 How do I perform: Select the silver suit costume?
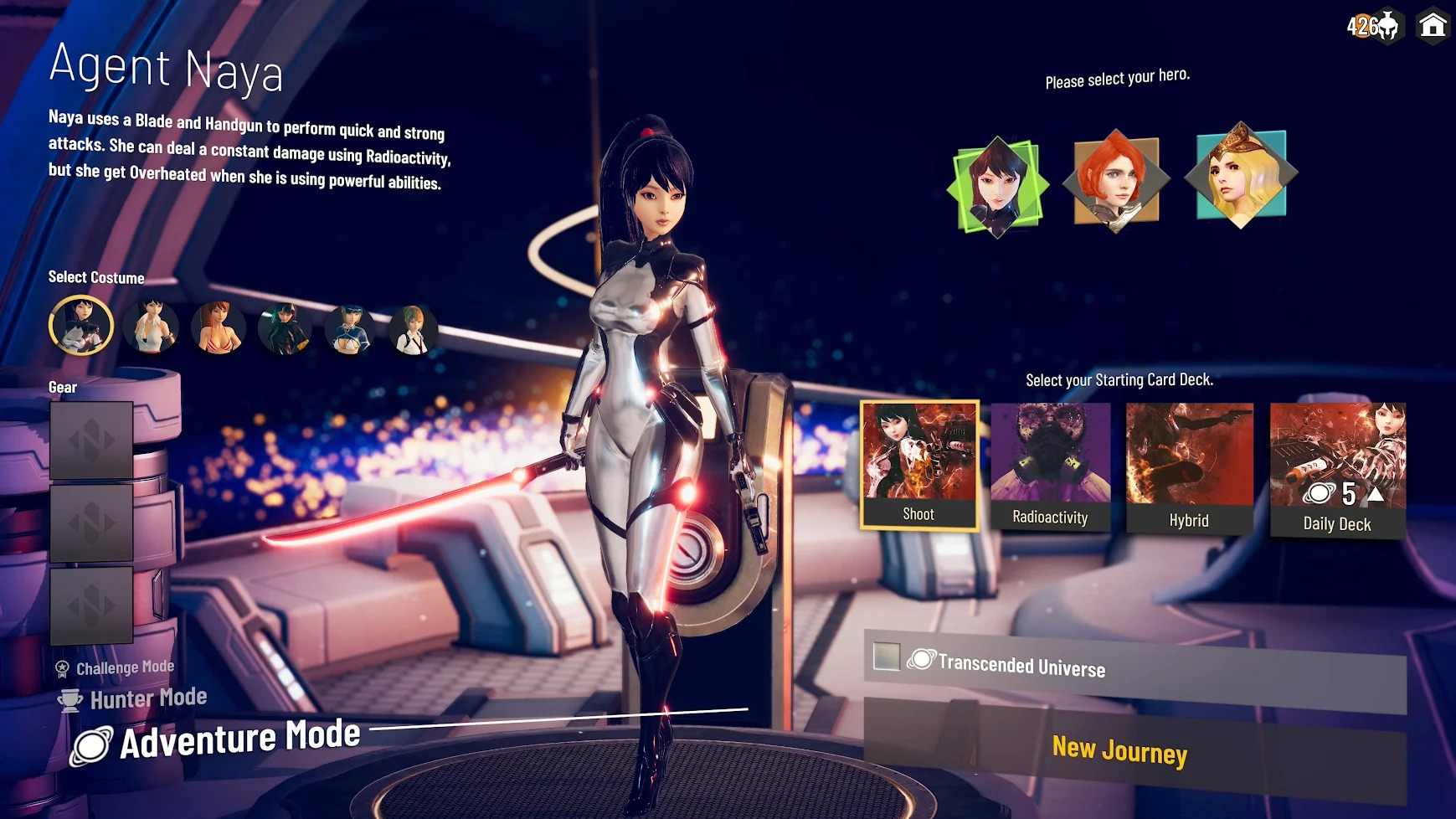pos(81,326)
